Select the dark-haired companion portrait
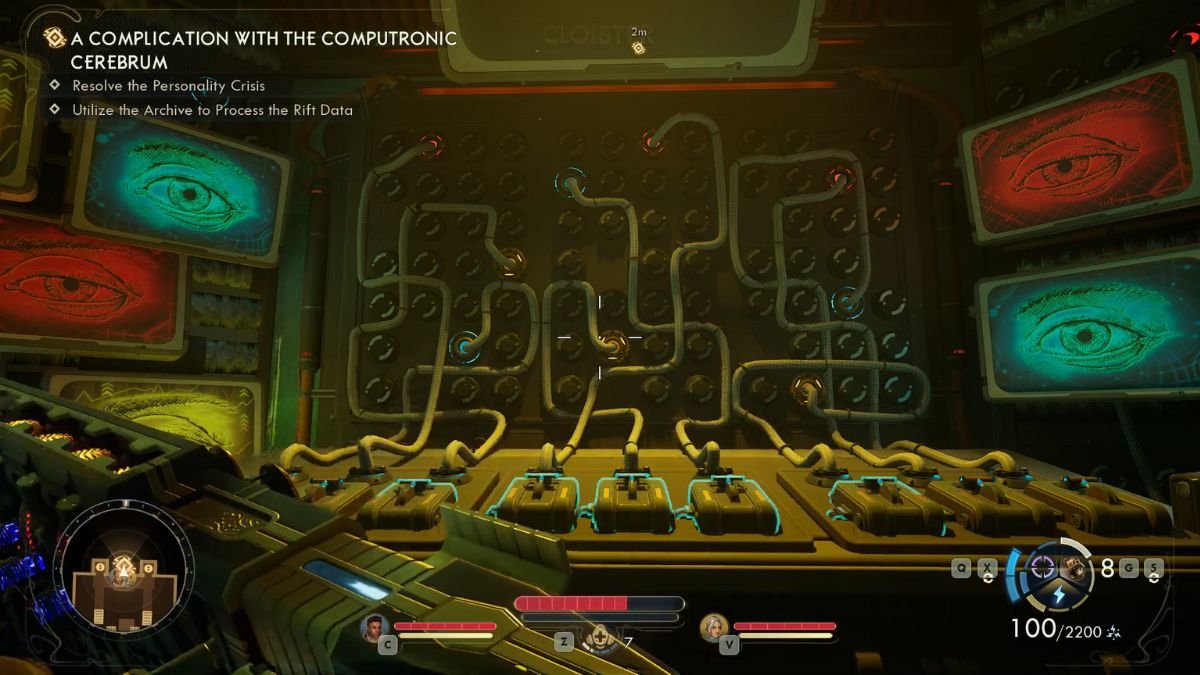Viewport: 1200px width, 675px height. click(x=377, y=627)
